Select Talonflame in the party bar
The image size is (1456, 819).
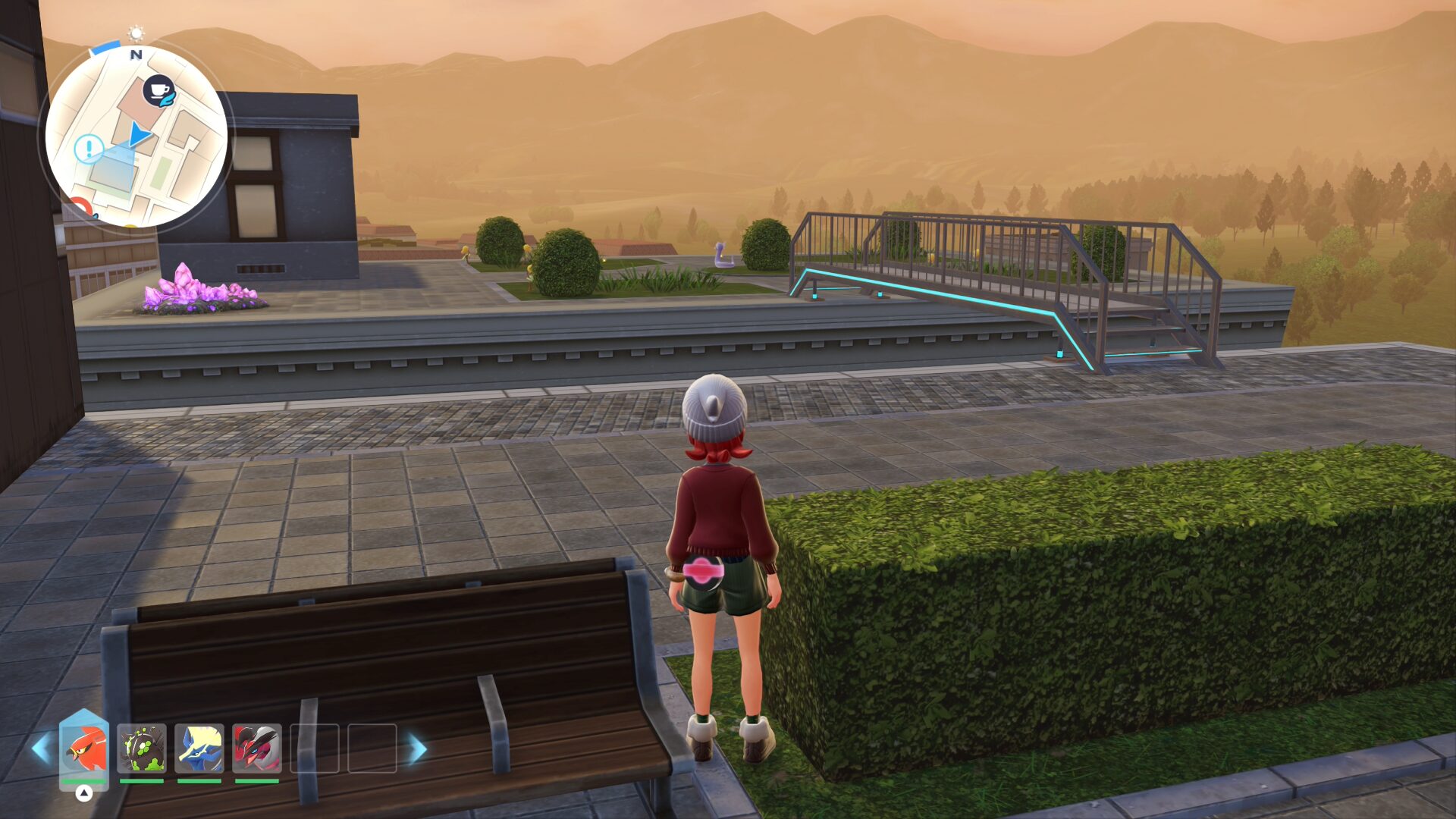point(84,748)
